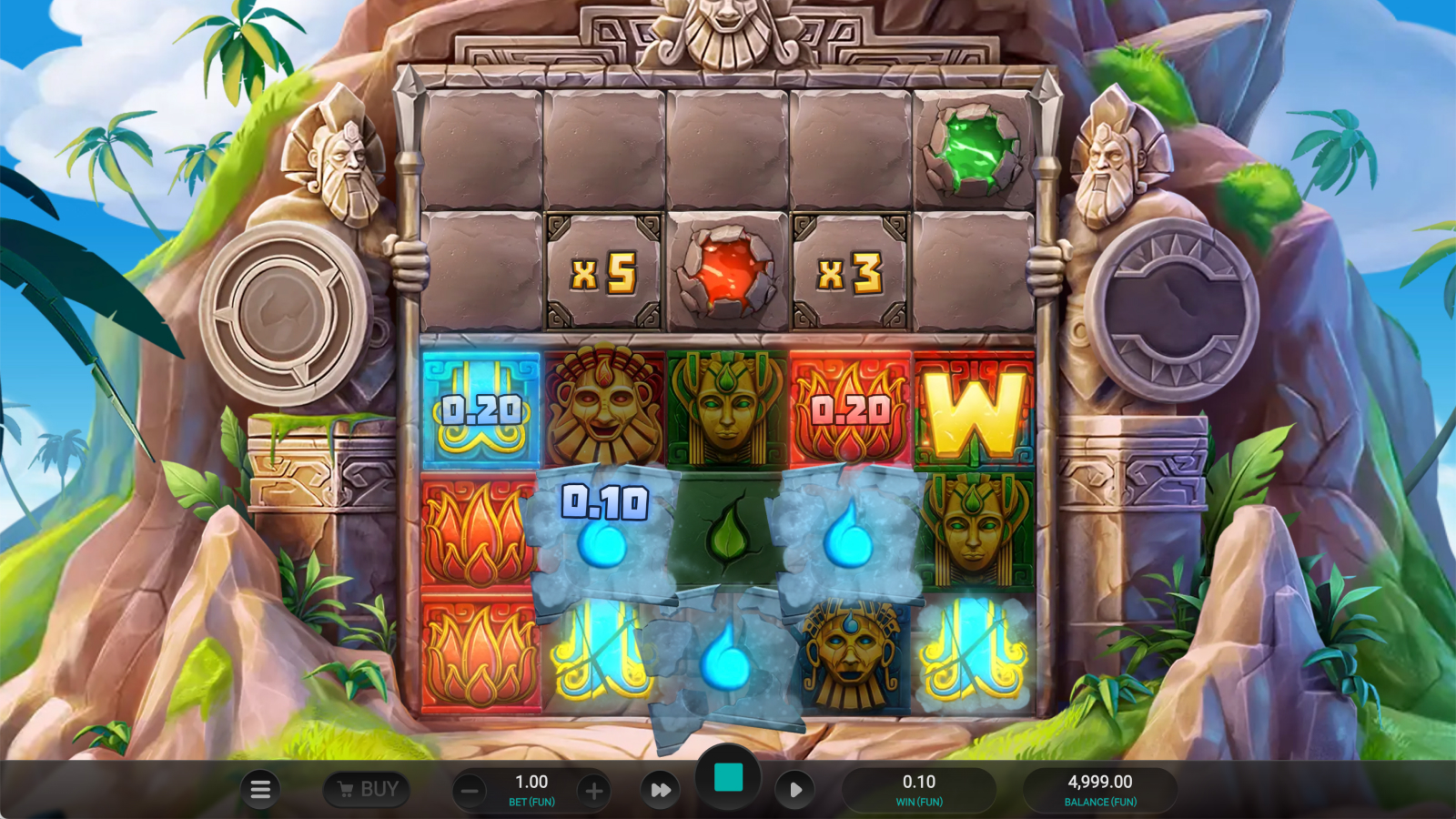Viewport: 1456px width, 819px height.
Task: Select the golden W wild symbol
Action: point(976,408)
